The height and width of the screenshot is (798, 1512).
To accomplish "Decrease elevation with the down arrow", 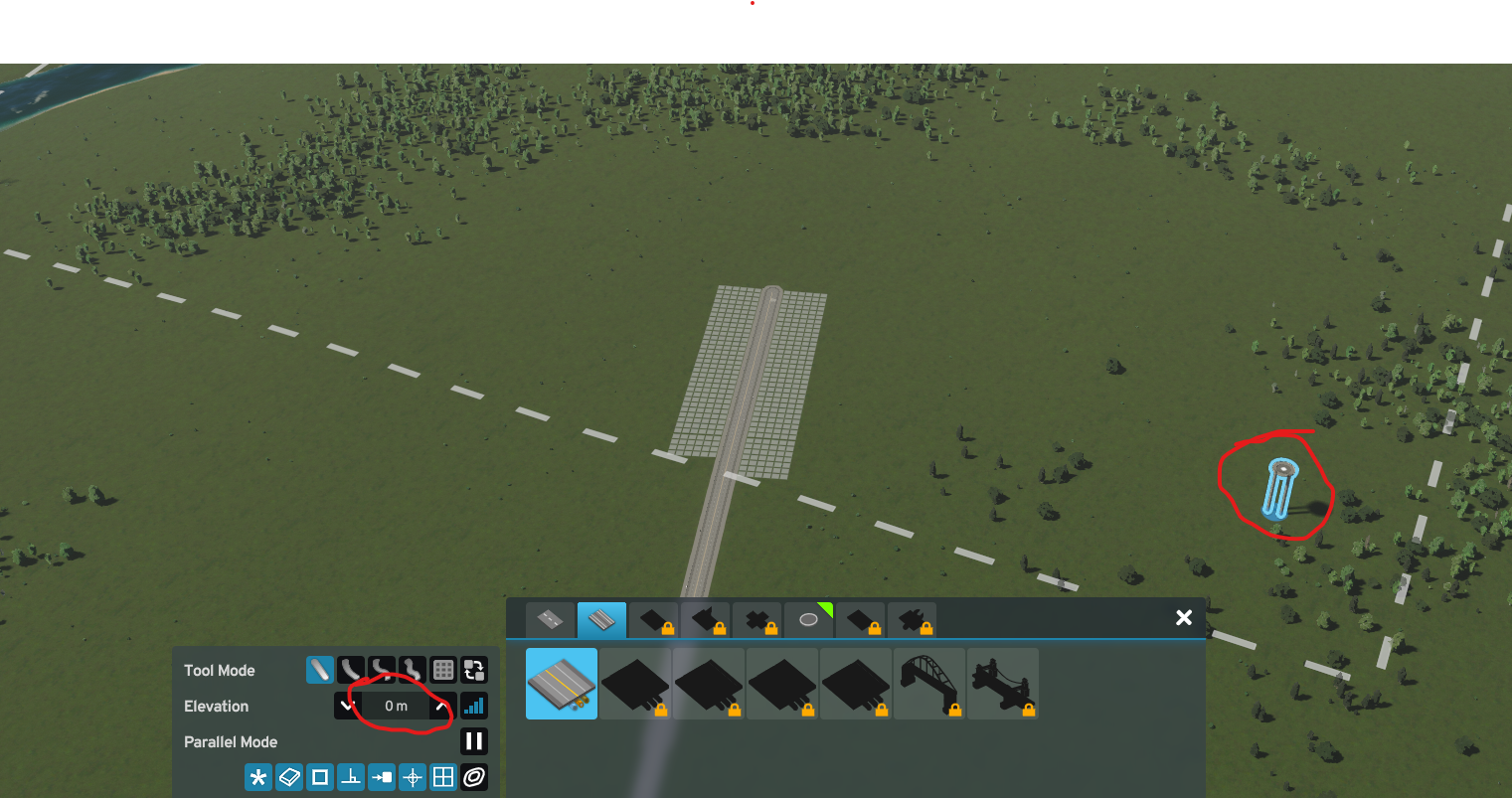I will 347,706.
